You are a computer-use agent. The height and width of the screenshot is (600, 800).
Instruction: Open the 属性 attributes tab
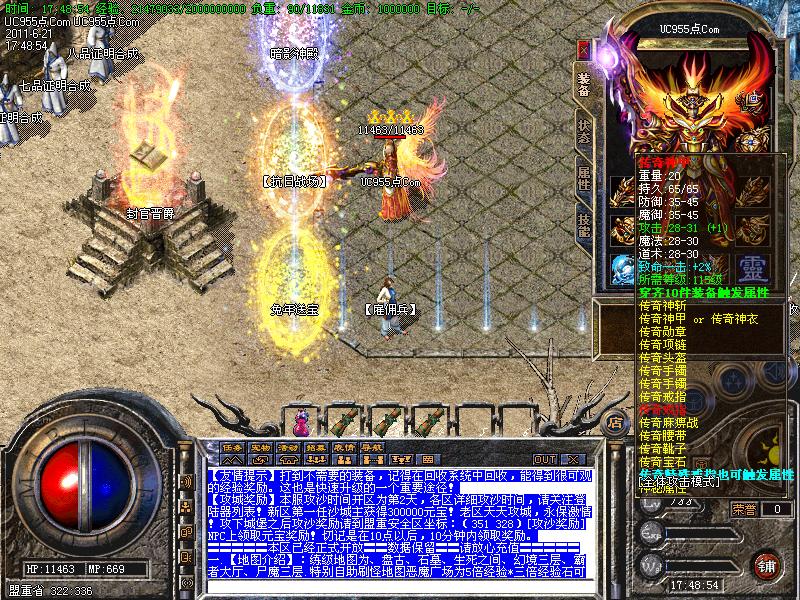pos(584,179)
